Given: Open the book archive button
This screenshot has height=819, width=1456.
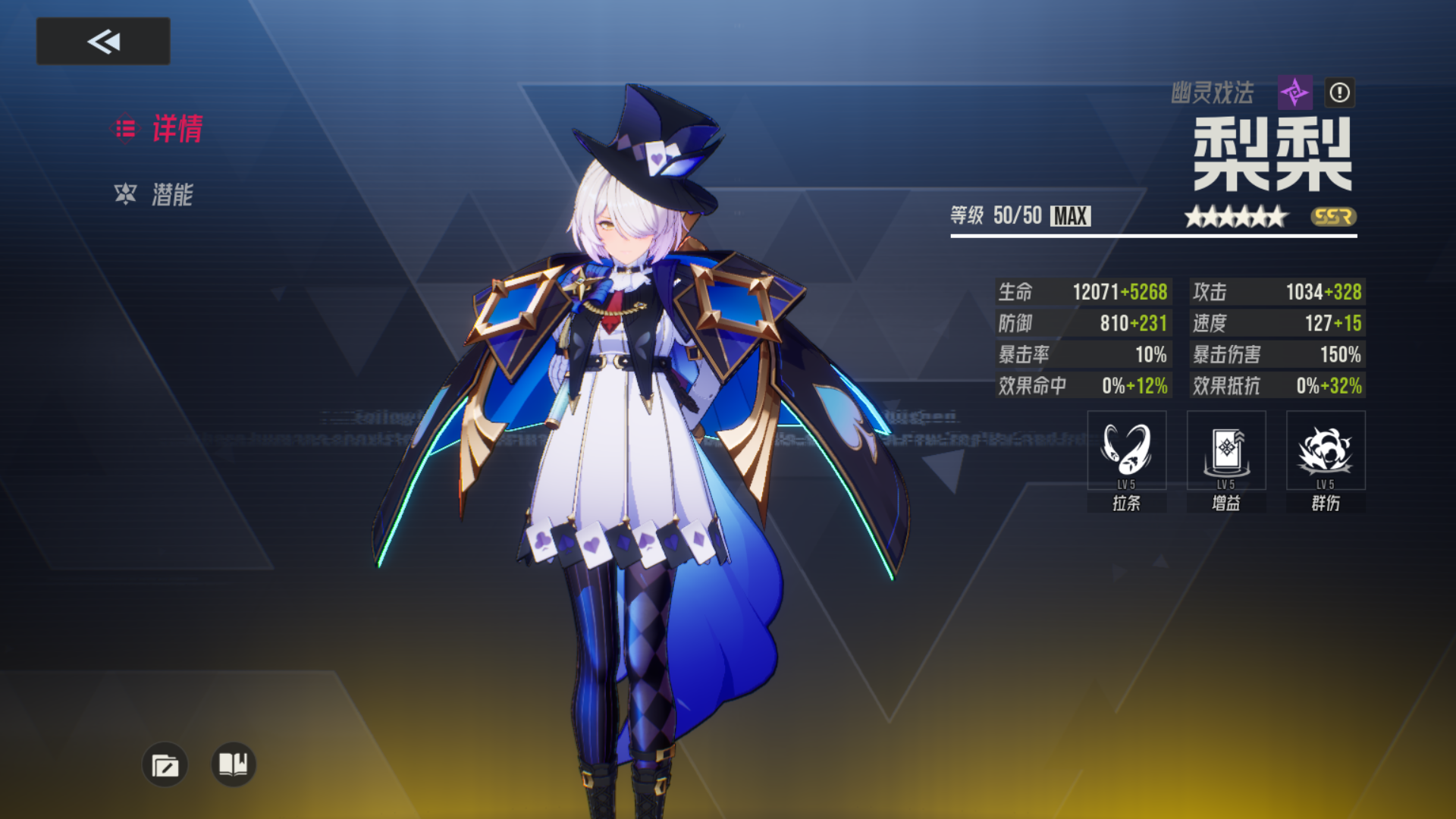Looking at the screenshot, I should [x=233, y=764].
